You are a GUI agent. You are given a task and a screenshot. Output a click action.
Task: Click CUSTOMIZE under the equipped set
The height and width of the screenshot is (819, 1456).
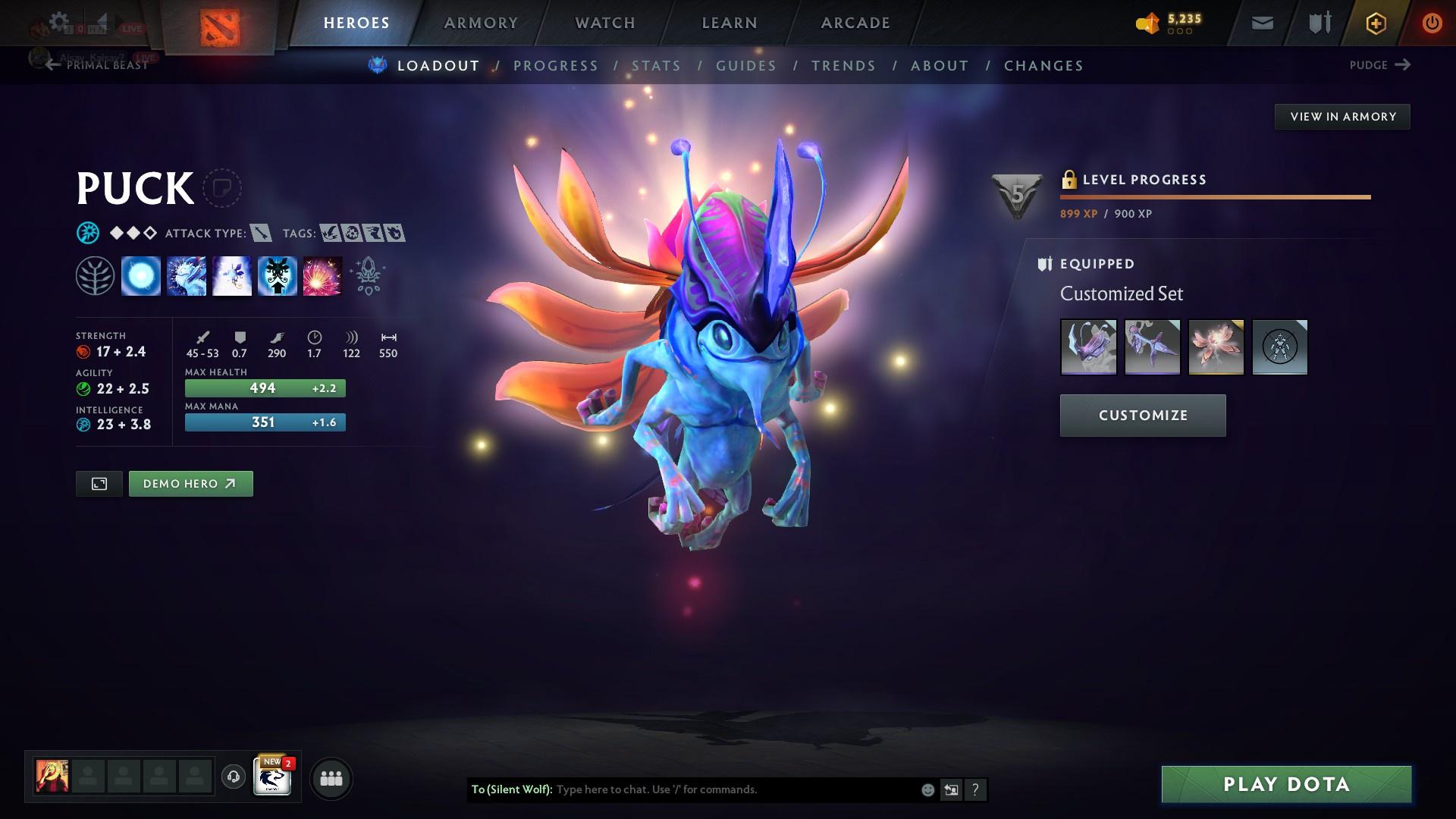coord(1142,415)
